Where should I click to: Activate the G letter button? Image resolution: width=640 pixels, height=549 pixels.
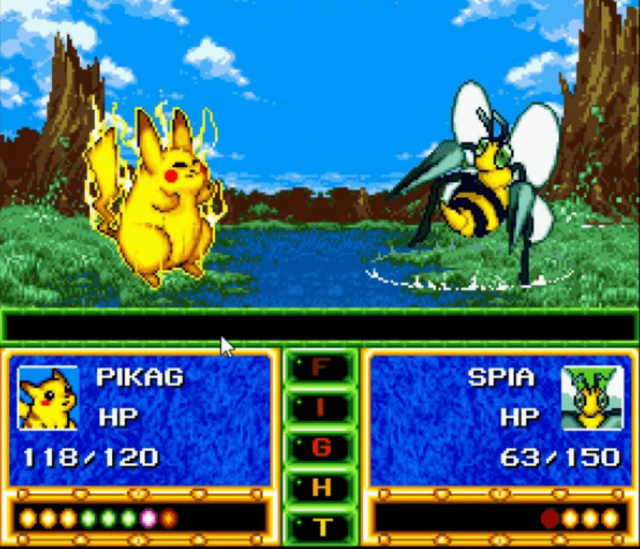coord(320,447)
